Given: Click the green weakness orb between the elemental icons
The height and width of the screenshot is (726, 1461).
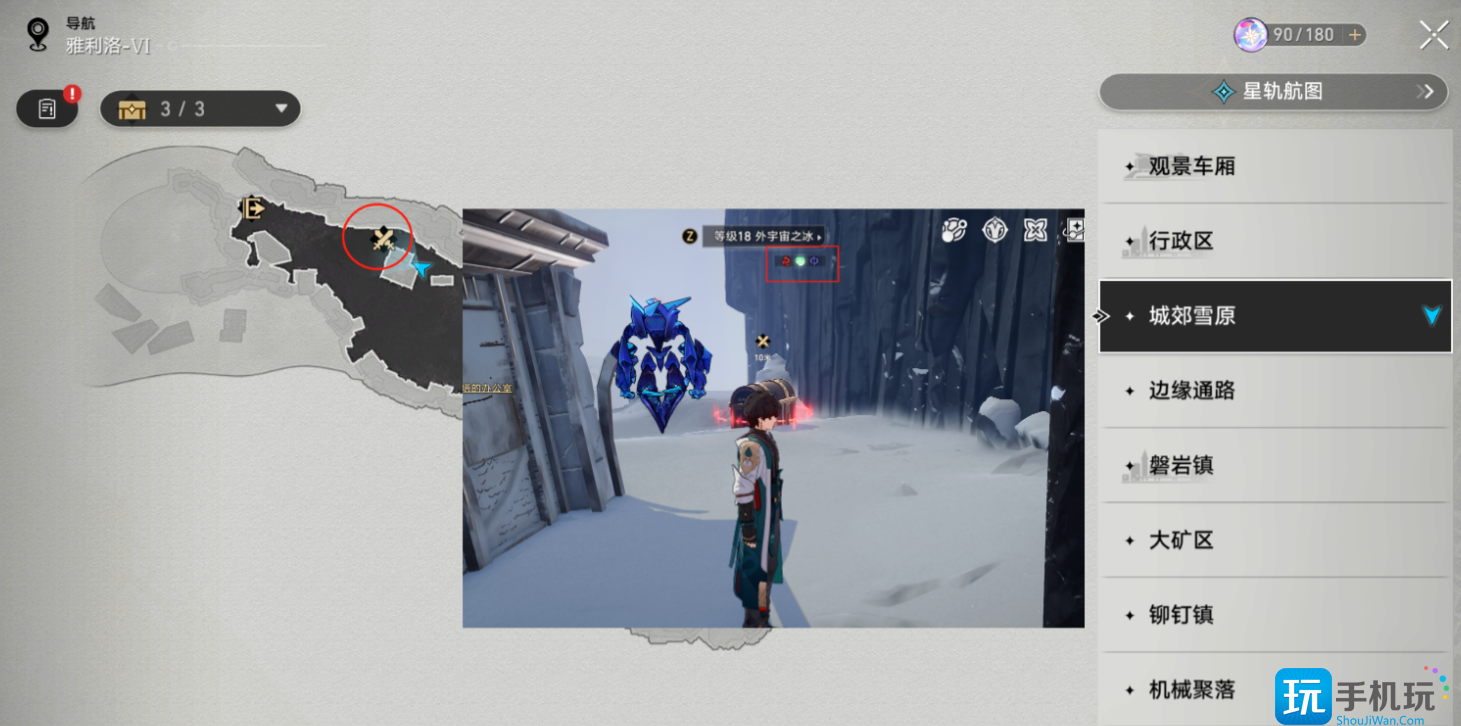Looking at the screenshot, I should coord(799,262).
